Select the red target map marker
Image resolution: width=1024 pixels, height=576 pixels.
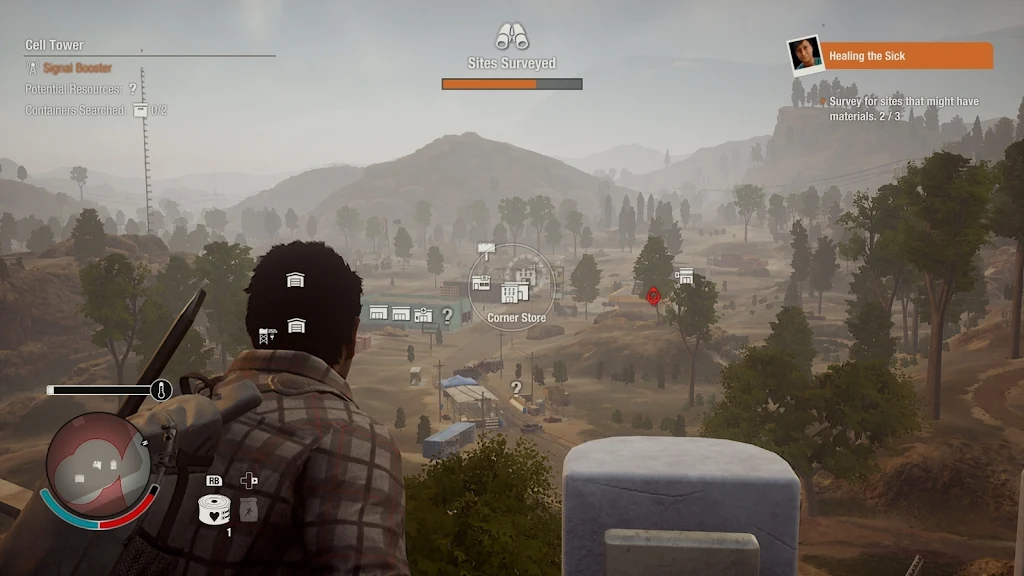click(653, 295)
